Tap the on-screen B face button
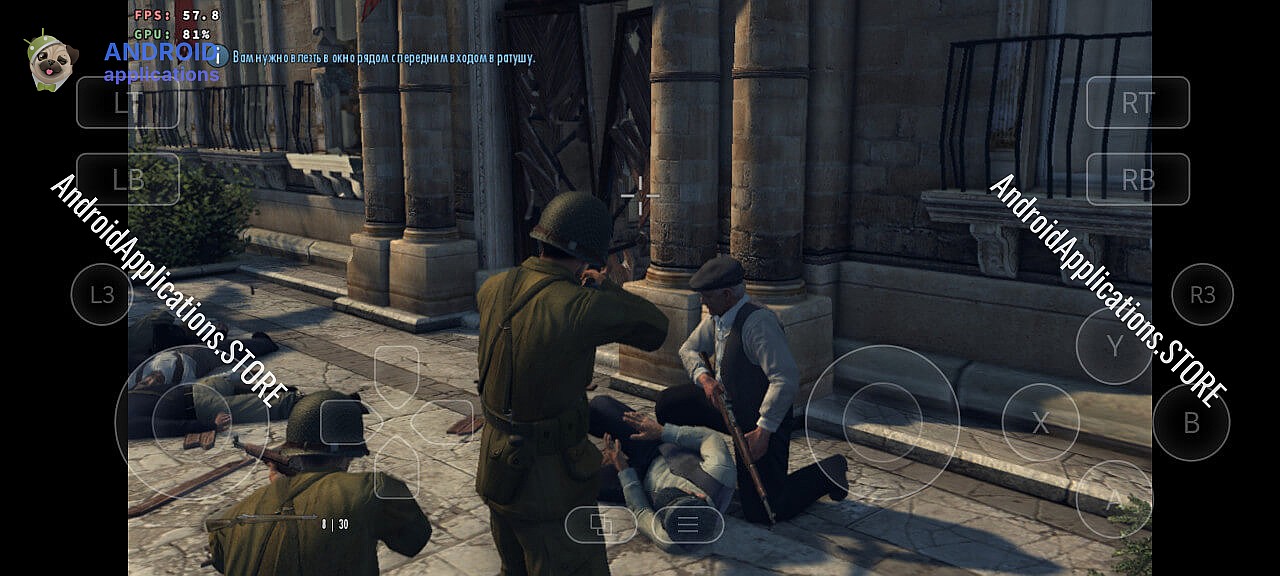 tap(1191, 423)
